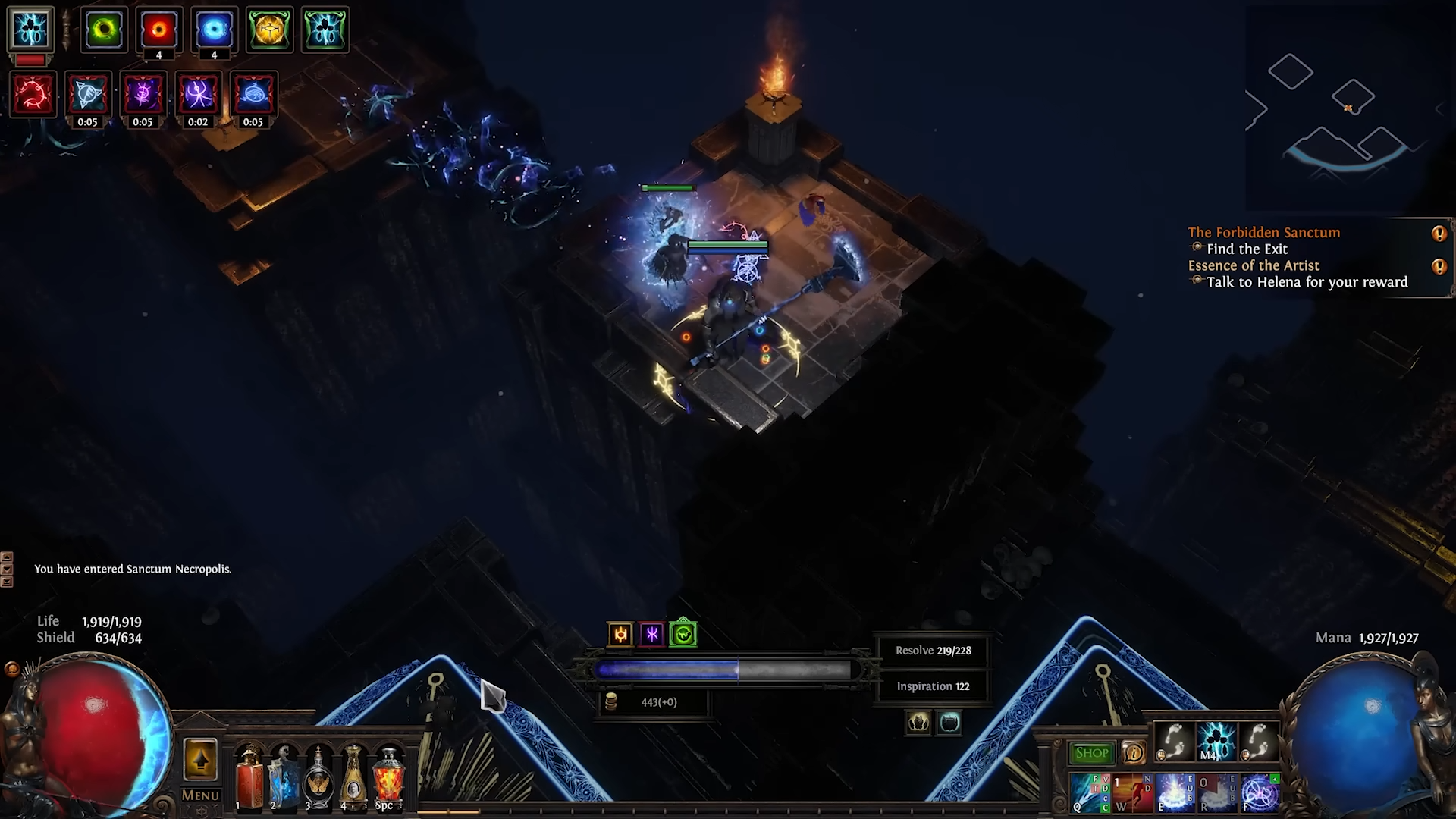Open the Menu button

coord(200,795)
